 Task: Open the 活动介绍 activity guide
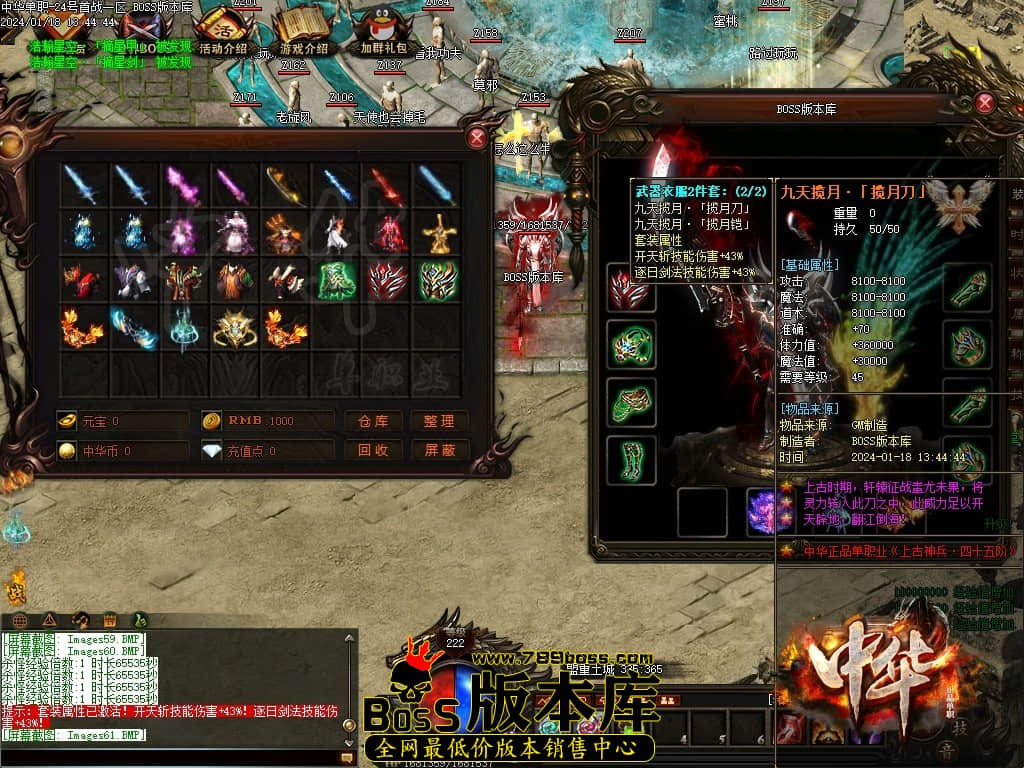pos(222,31)
